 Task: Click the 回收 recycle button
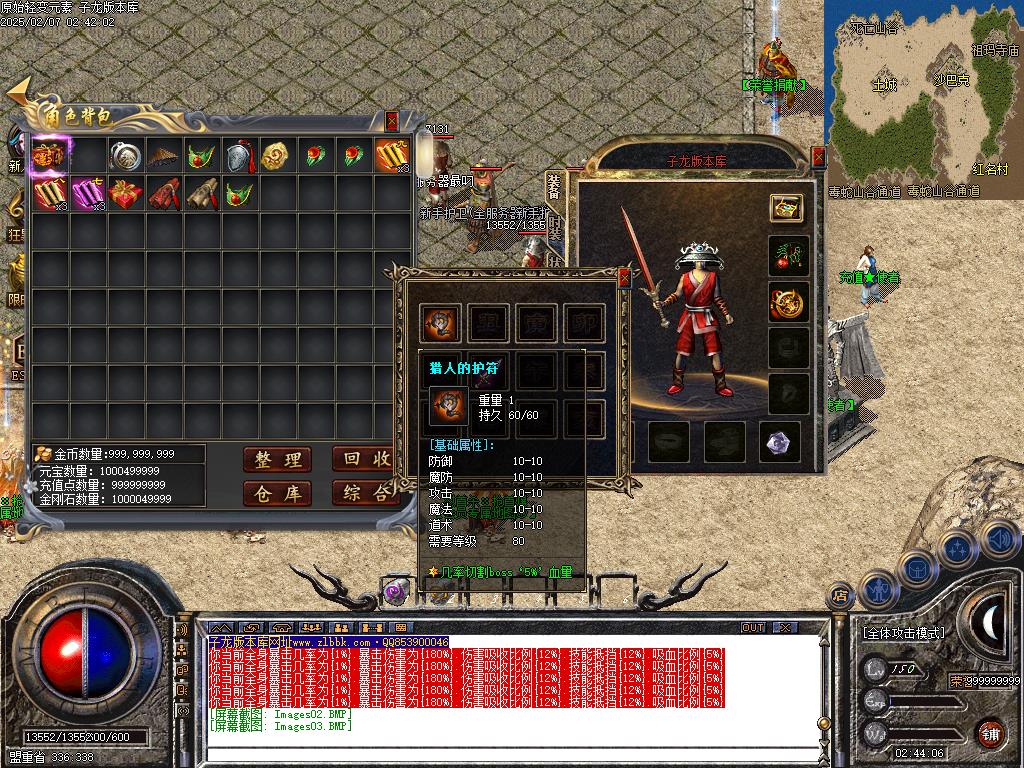point(362,460)
